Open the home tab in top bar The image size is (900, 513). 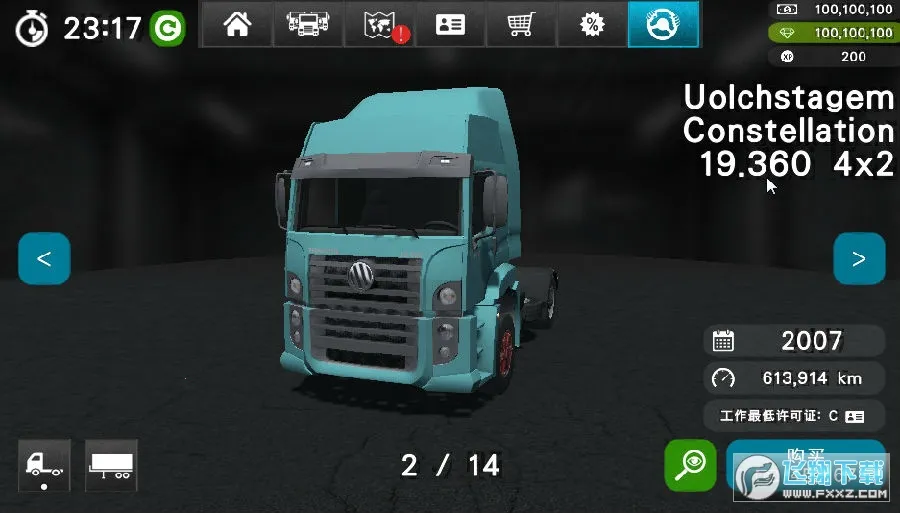237,25
